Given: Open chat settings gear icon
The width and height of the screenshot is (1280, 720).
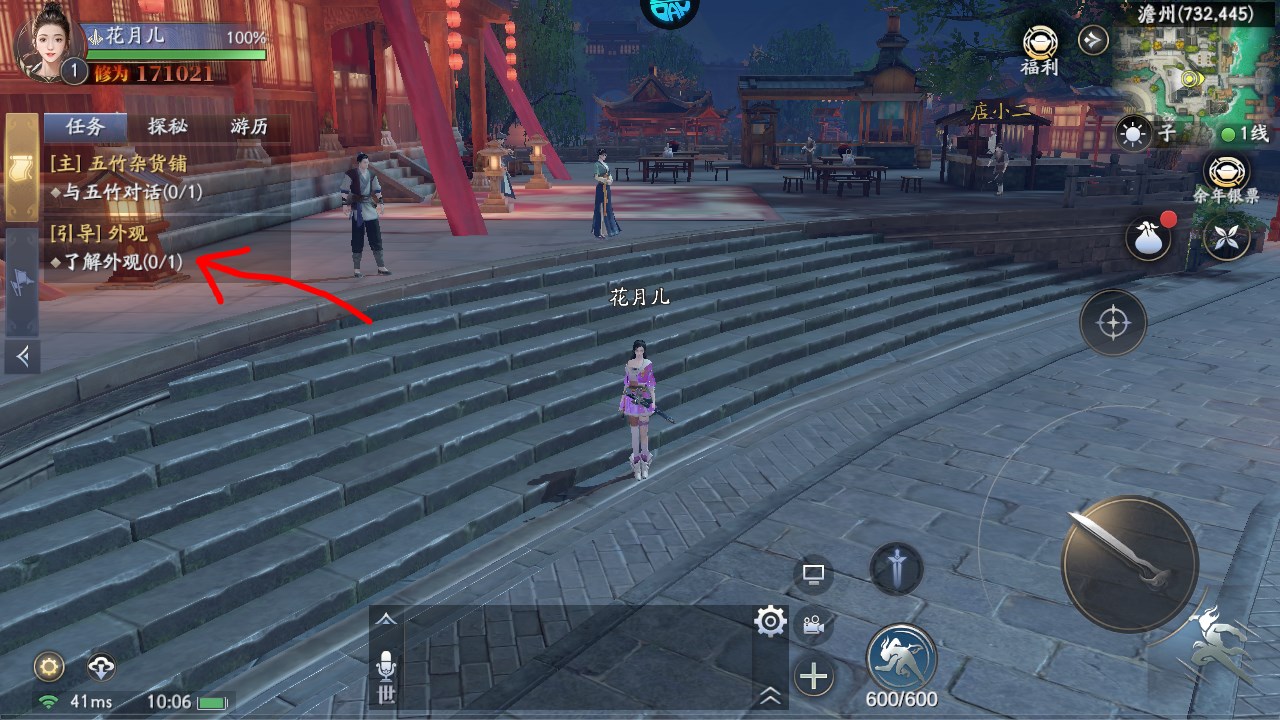Looking at the screenshot, I should (x=770, y=623).
